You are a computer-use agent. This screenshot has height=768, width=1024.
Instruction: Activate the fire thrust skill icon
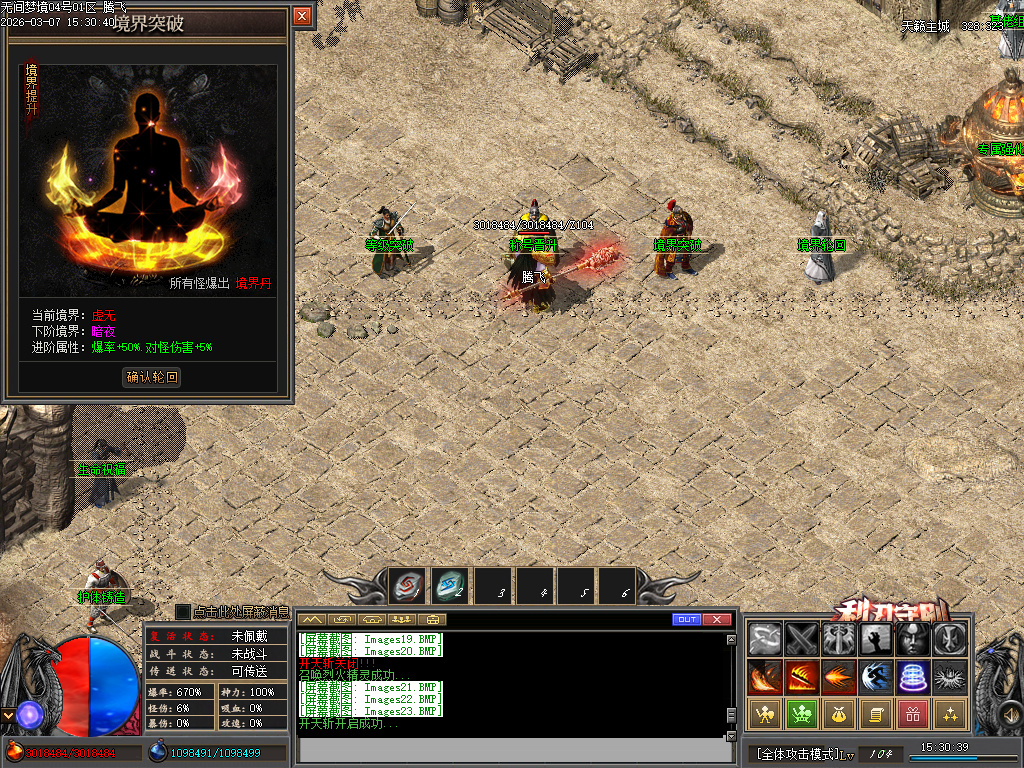pyautogui.click(x=838, y=677)
